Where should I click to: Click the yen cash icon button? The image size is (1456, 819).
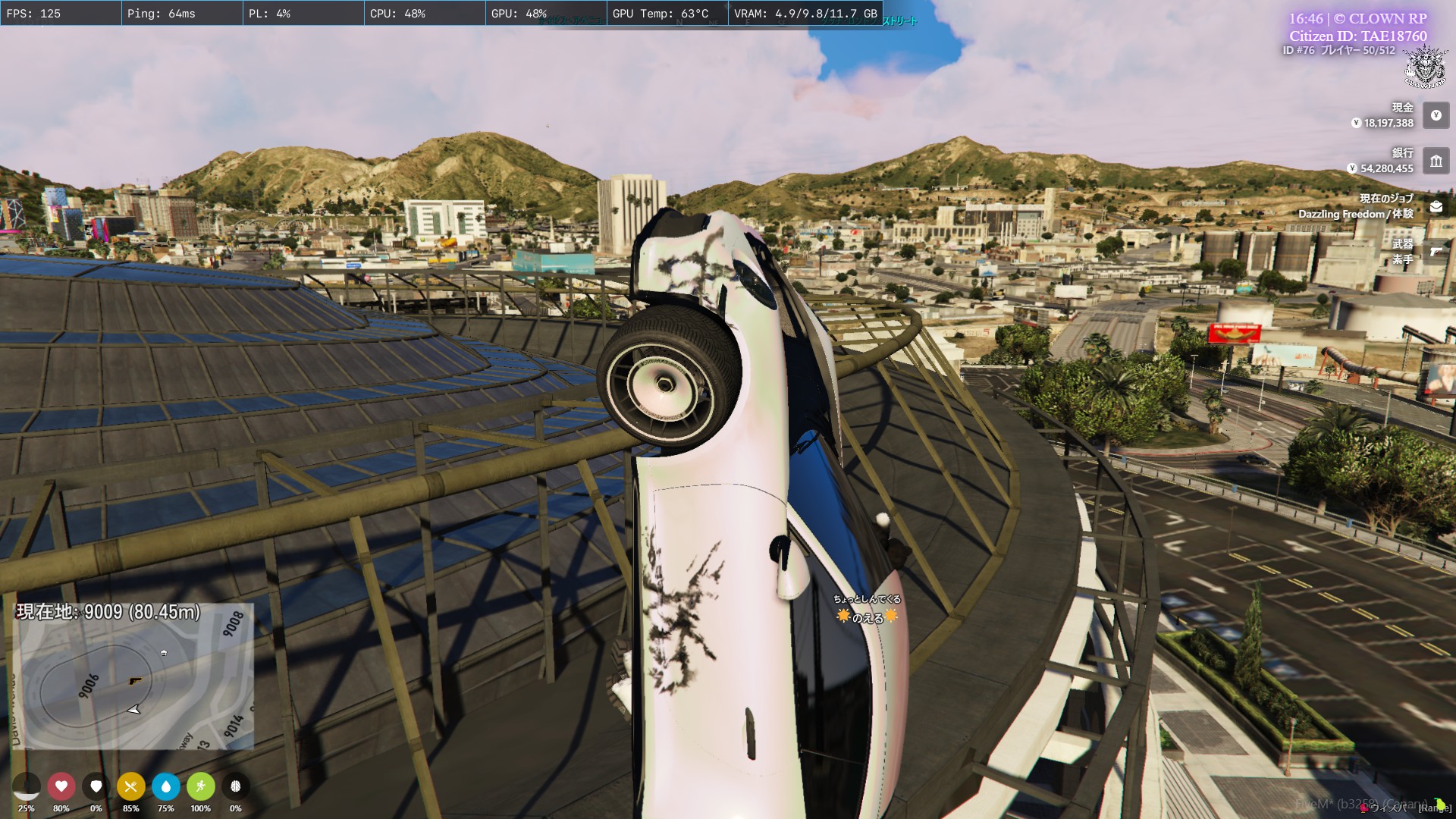1436,115
